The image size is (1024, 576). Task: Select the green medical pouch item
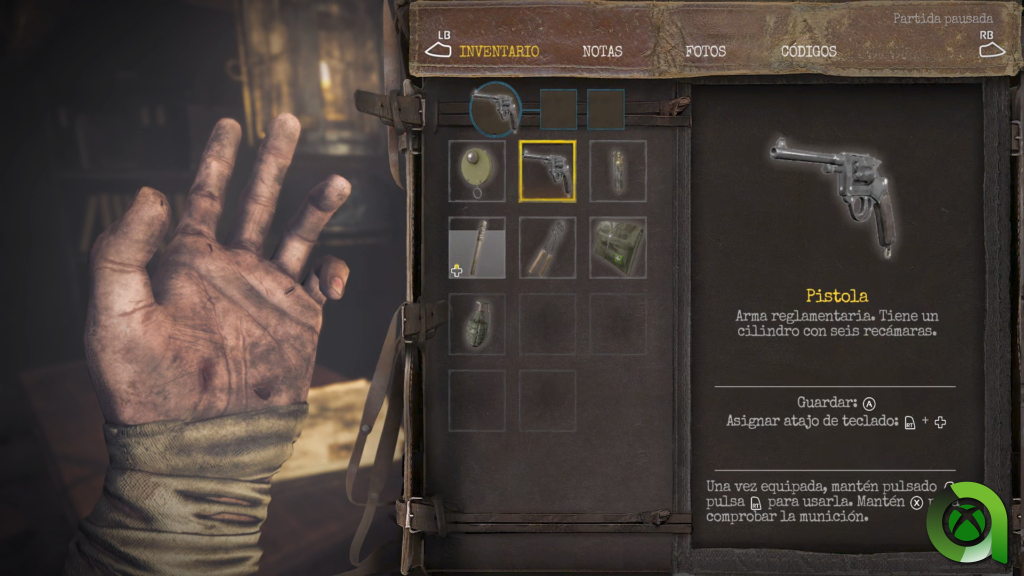617,247
